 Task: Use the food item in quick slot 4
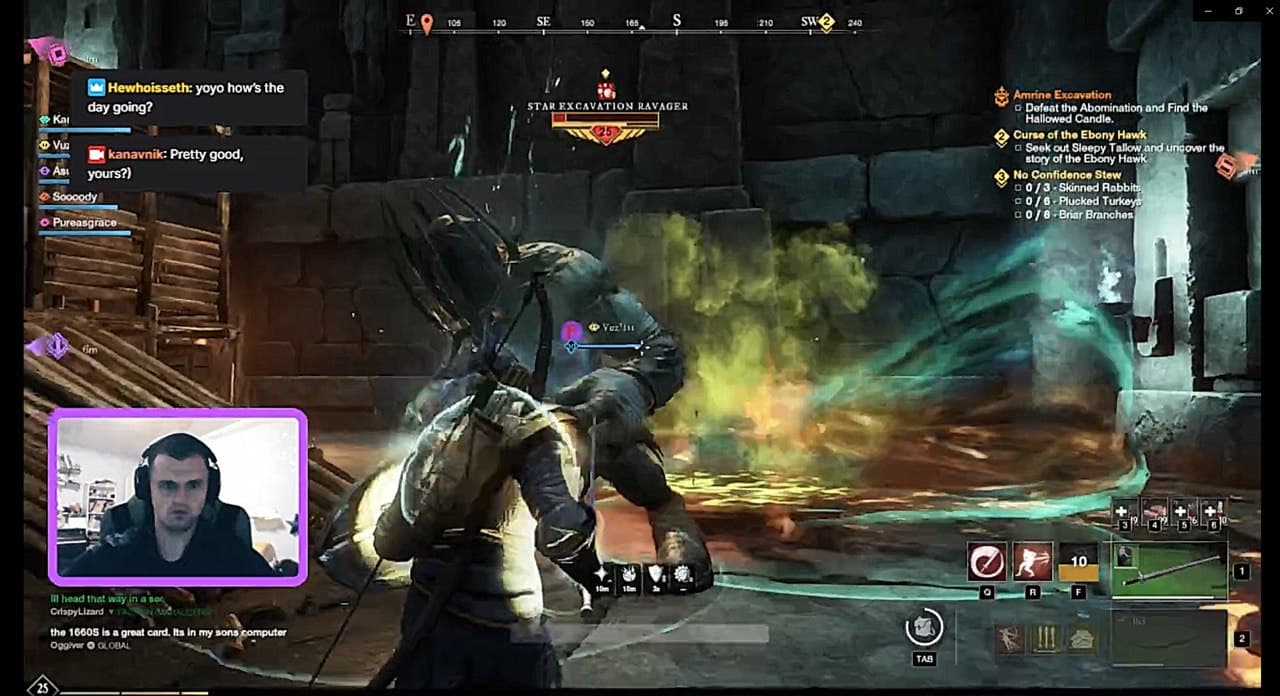1153,512
